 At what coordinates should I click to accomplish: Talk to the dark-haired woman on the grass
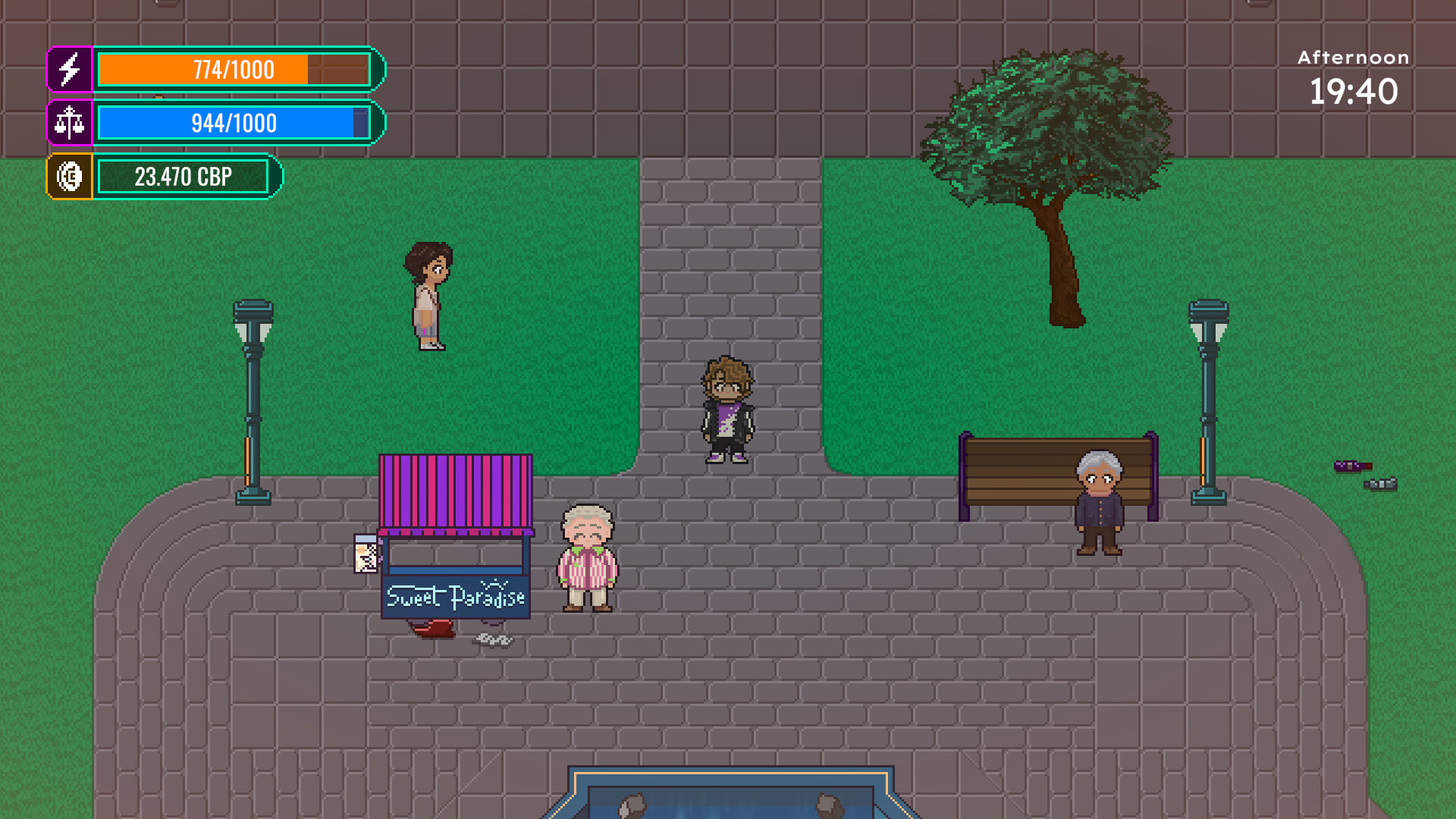click(x=428, y=296)
